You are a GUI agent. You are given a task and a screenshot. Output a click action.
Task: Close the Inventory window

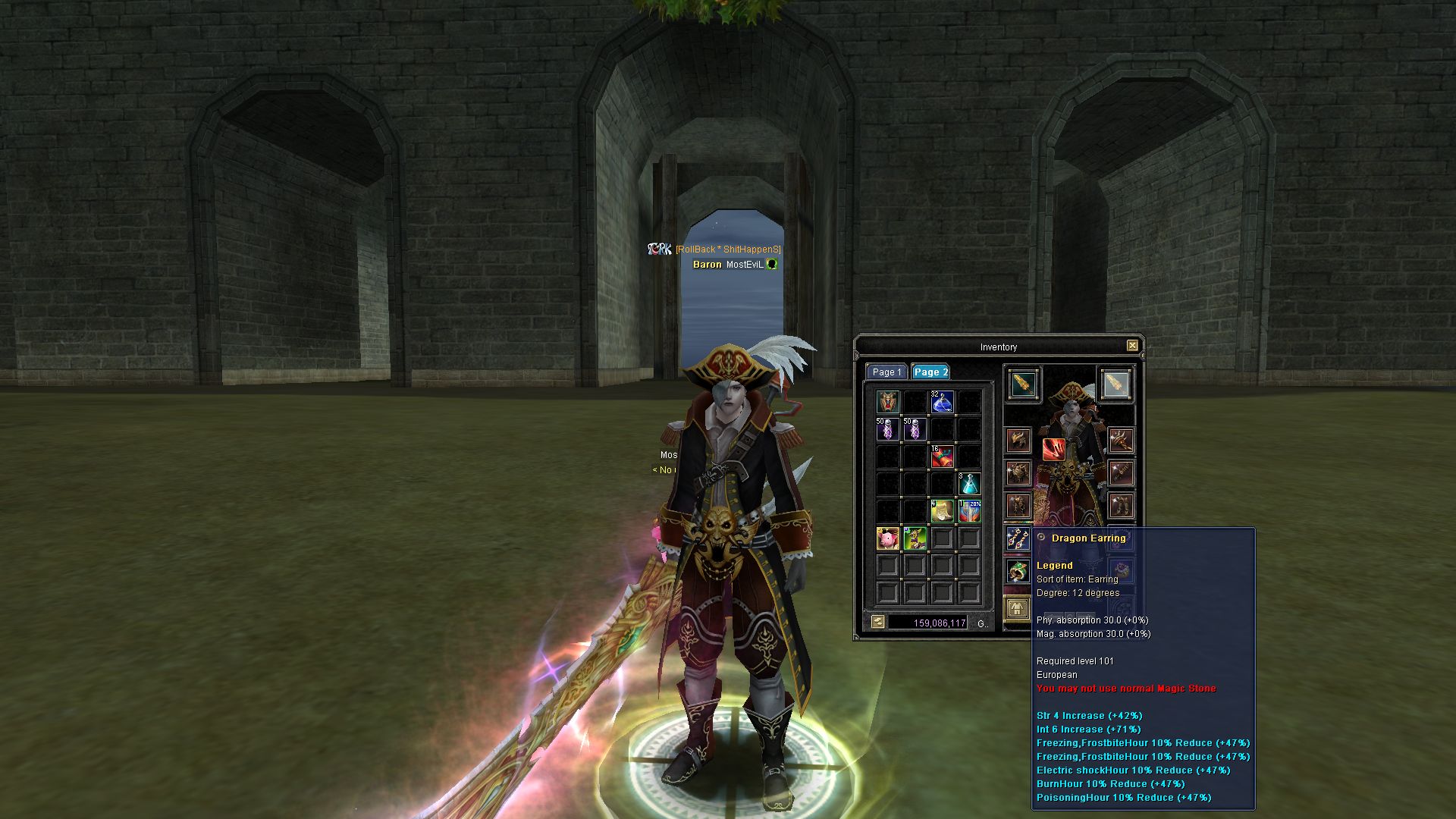[1132, 346]
